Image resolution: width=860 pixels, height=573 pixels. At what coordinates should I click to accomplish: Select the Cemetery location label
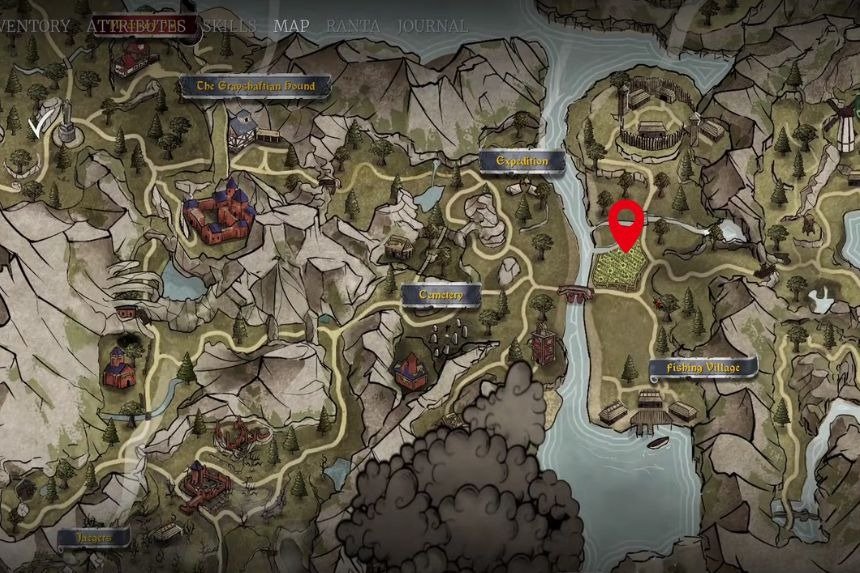[x=440, y=294]
